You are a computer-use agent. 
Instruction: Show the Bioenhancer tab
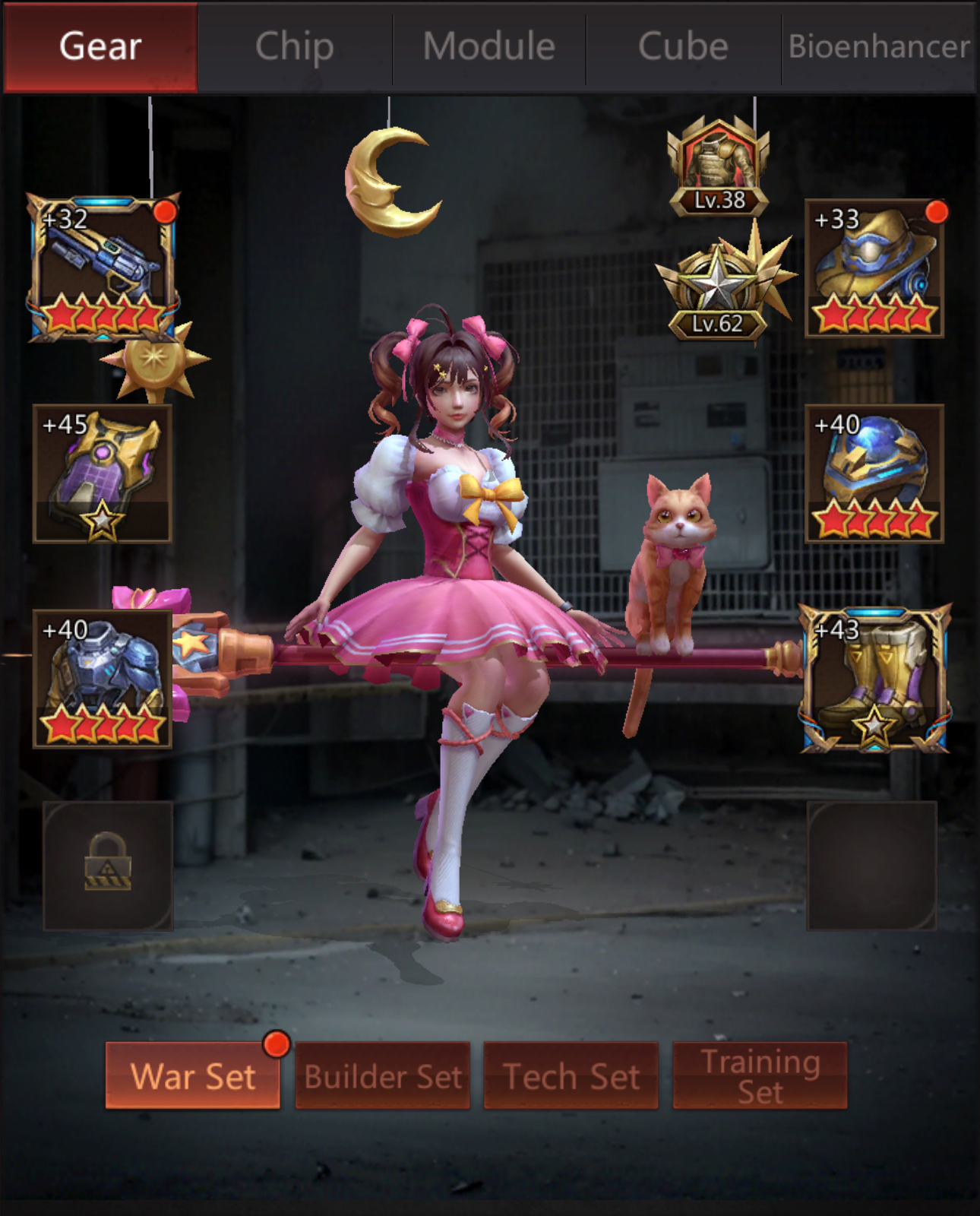coord(879,47)
